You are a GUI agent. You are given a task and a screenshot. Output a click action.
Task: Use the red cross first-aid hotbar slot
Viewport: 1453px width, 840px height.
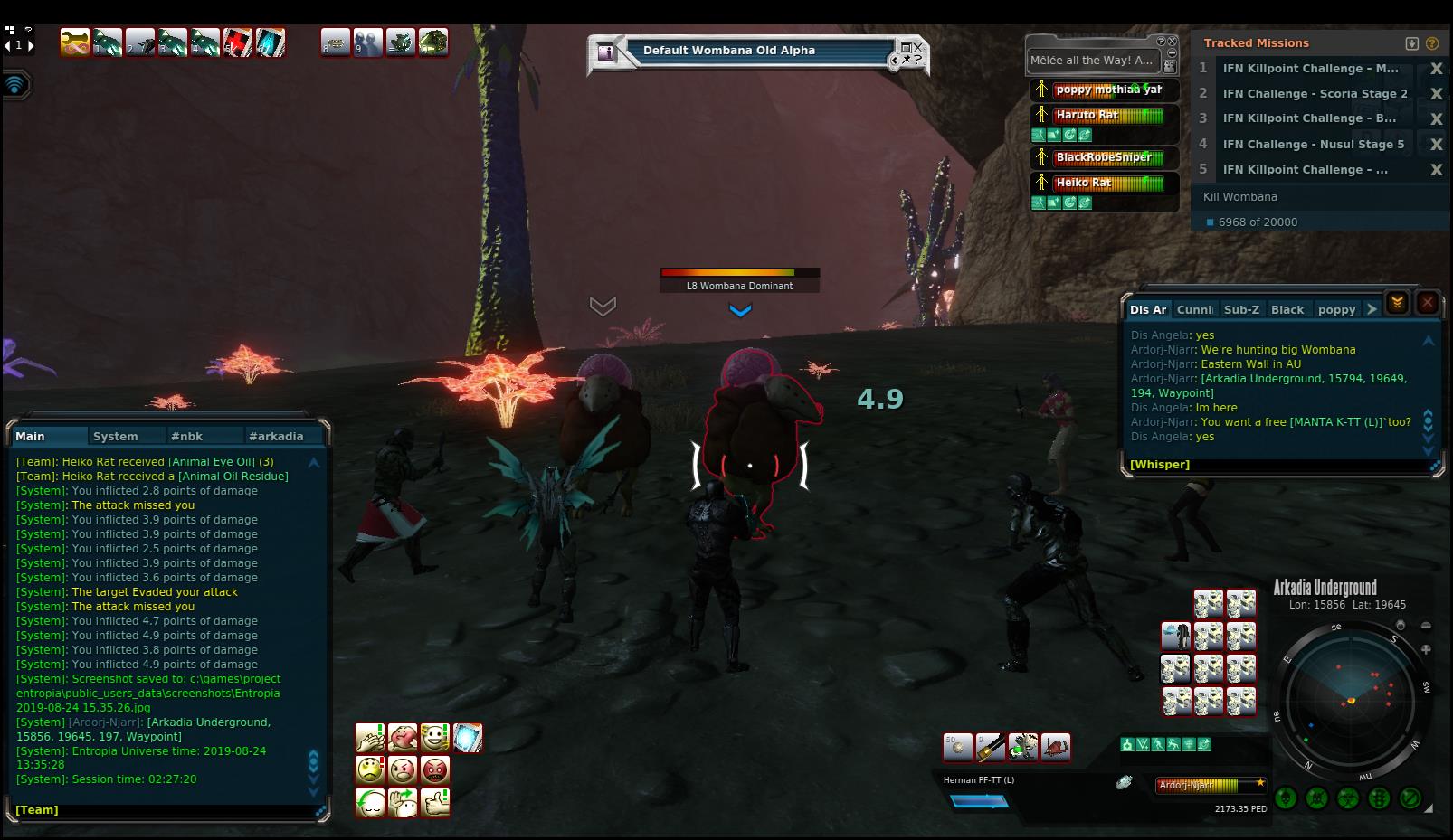tap(238, 42)
